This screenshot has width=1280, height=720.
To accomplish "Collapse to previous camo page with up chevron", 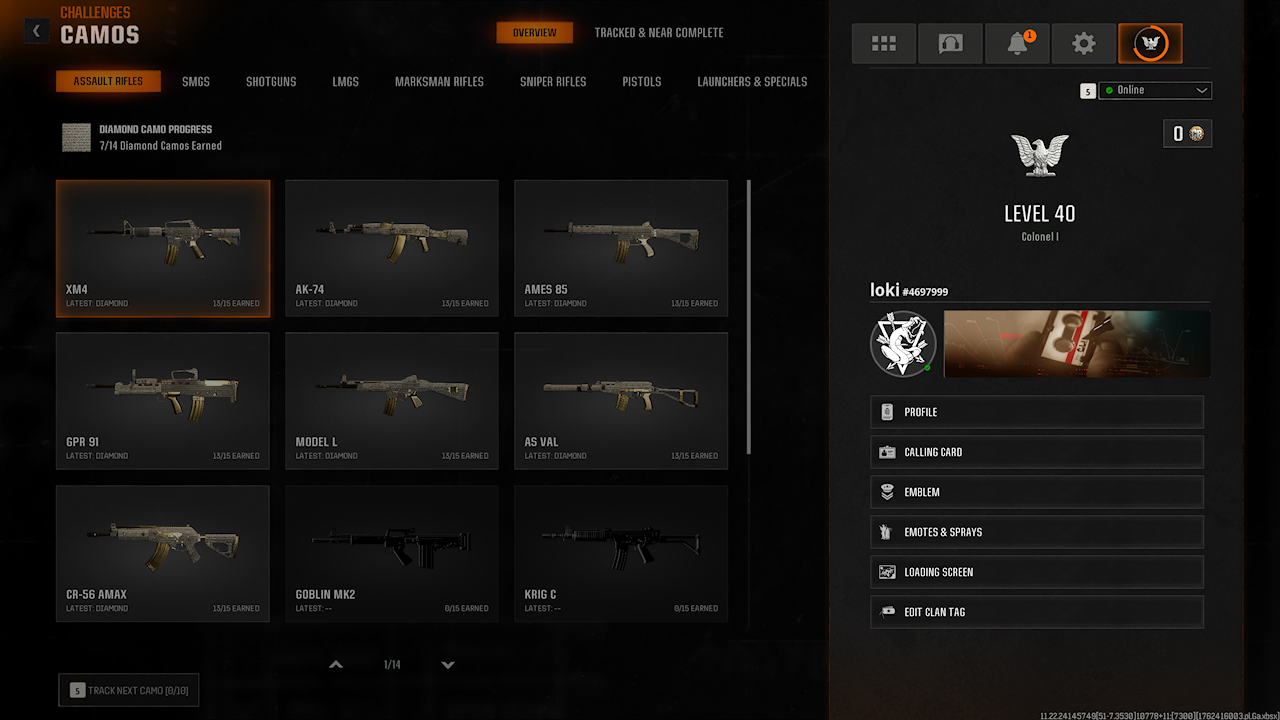I will coord(335,663).
